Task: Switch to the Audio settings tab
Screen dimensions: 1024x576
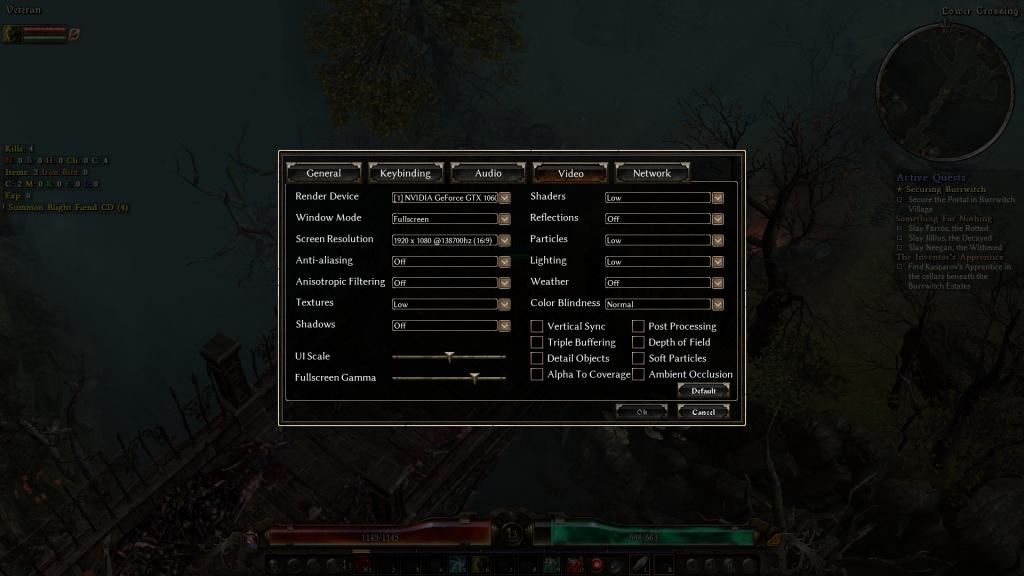Action: pos(488,173)
